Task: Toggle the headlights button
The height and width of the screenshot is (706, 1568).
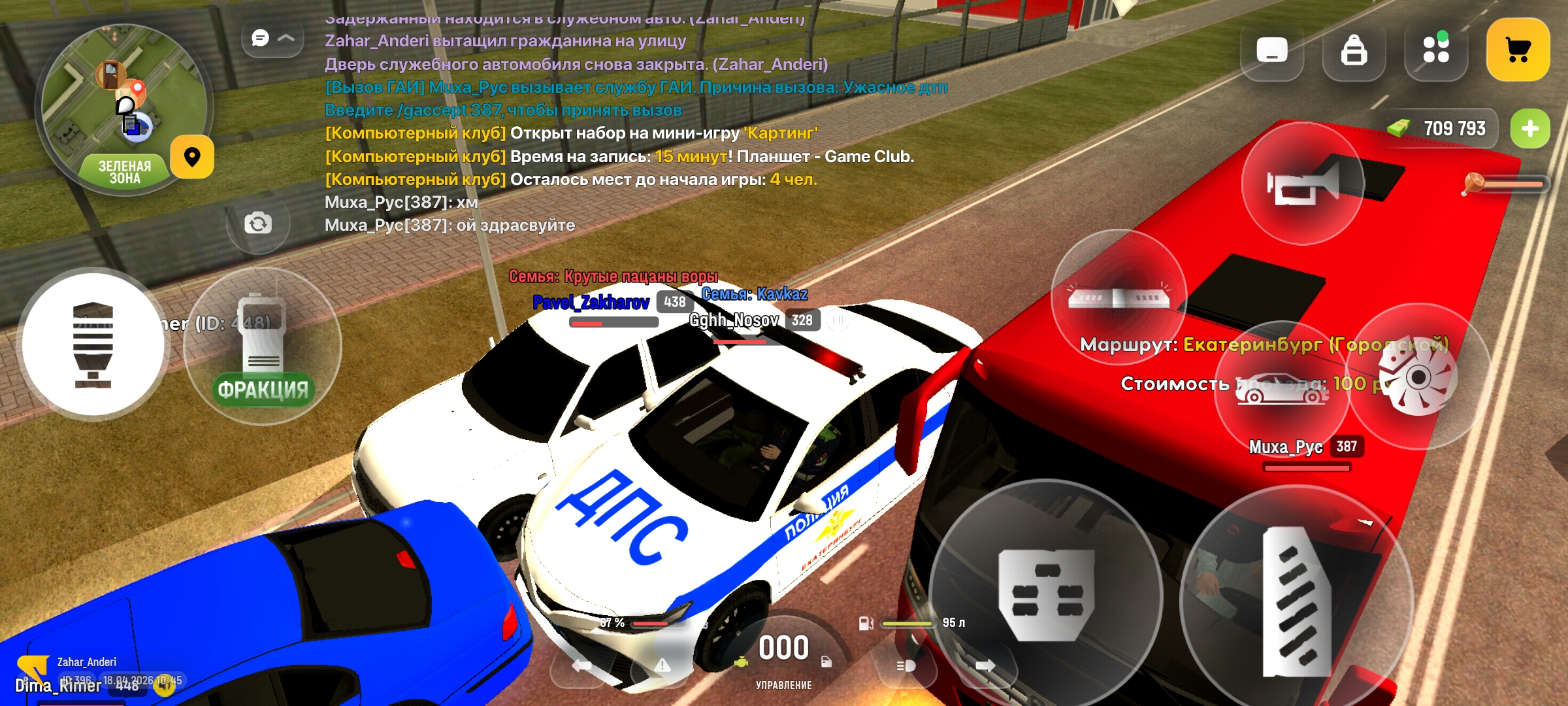Action: 906,665
